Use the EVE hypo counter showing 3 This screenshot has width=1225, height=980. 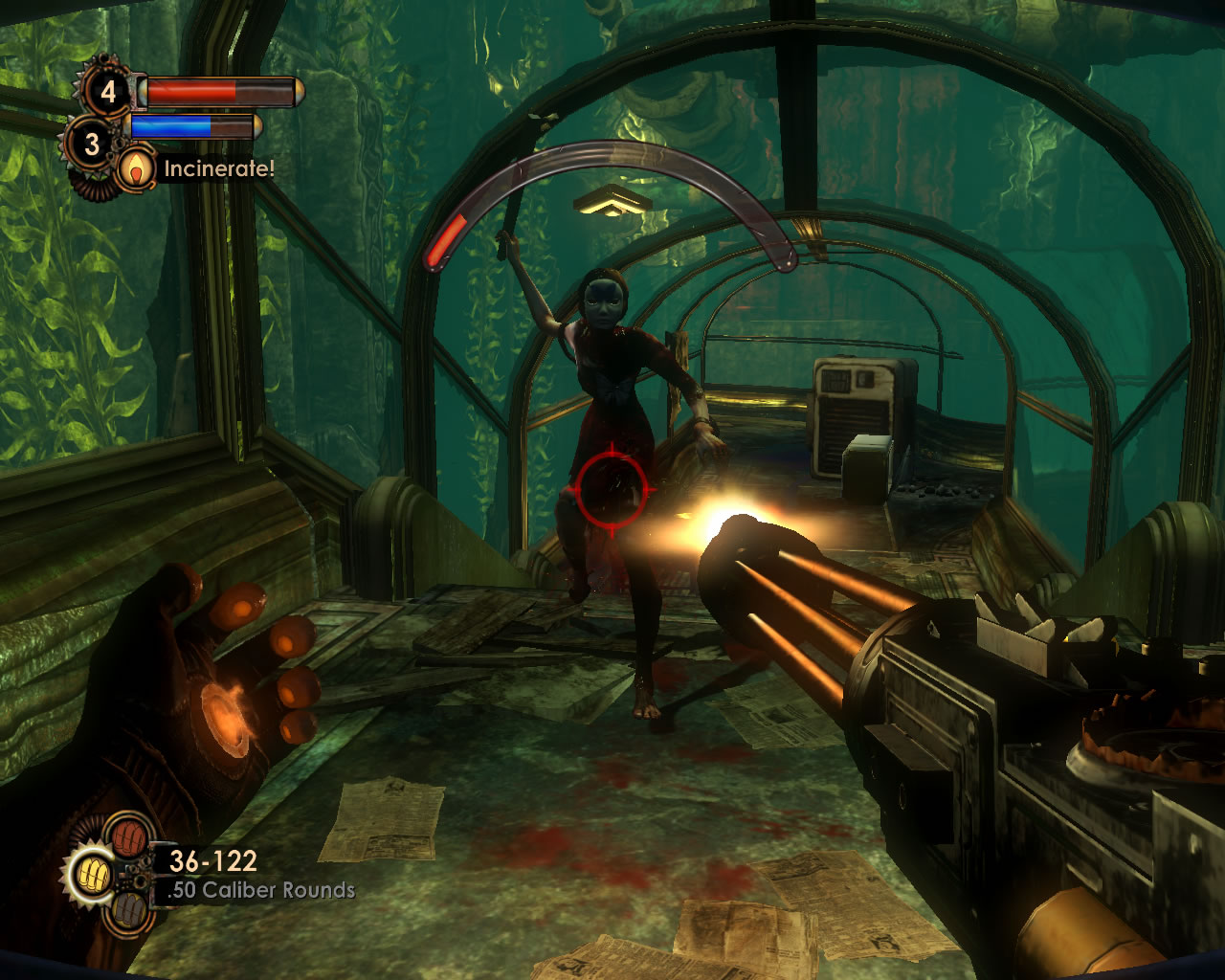pyautogui.click(x=92, y=144)
